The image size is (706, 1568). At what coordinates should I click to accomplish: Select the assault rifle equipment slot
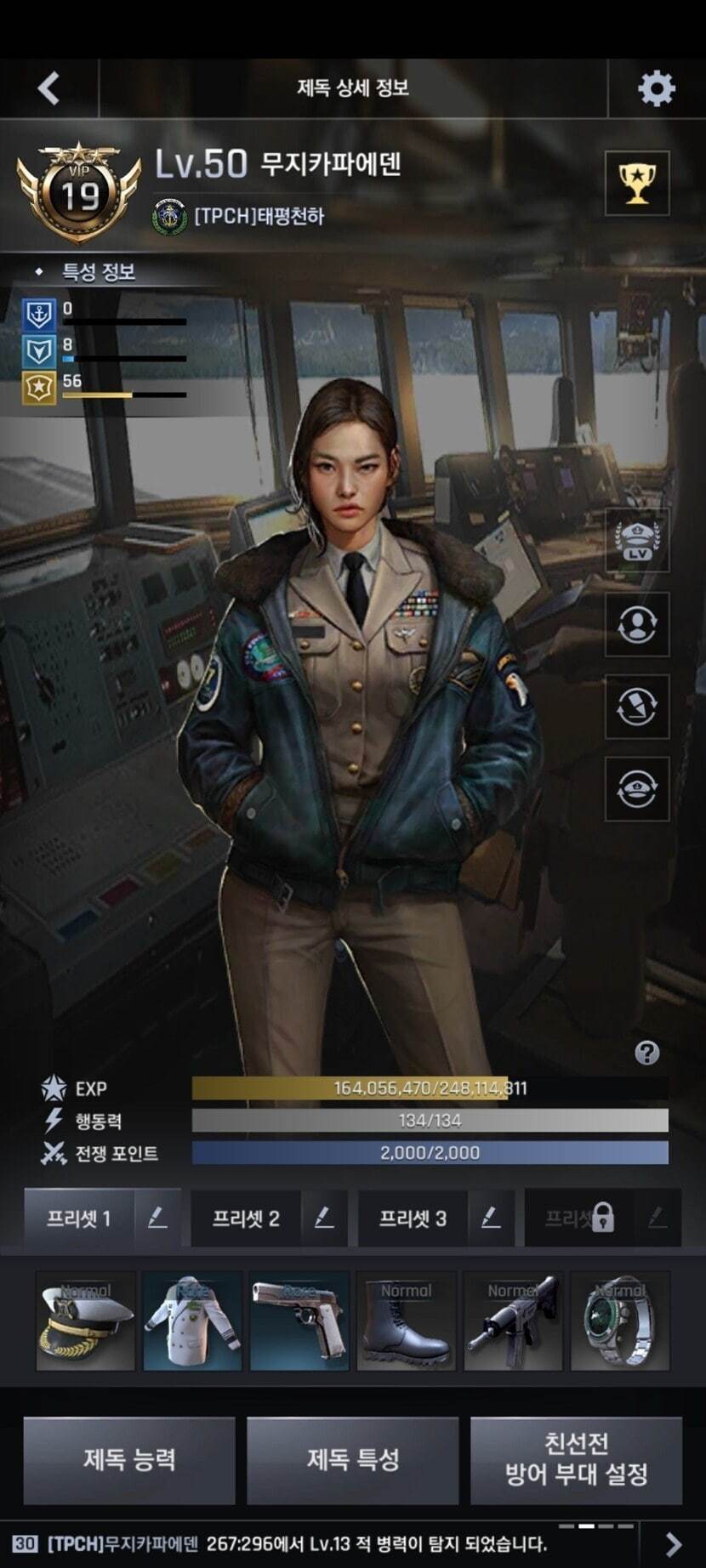tap(514, 1321)
